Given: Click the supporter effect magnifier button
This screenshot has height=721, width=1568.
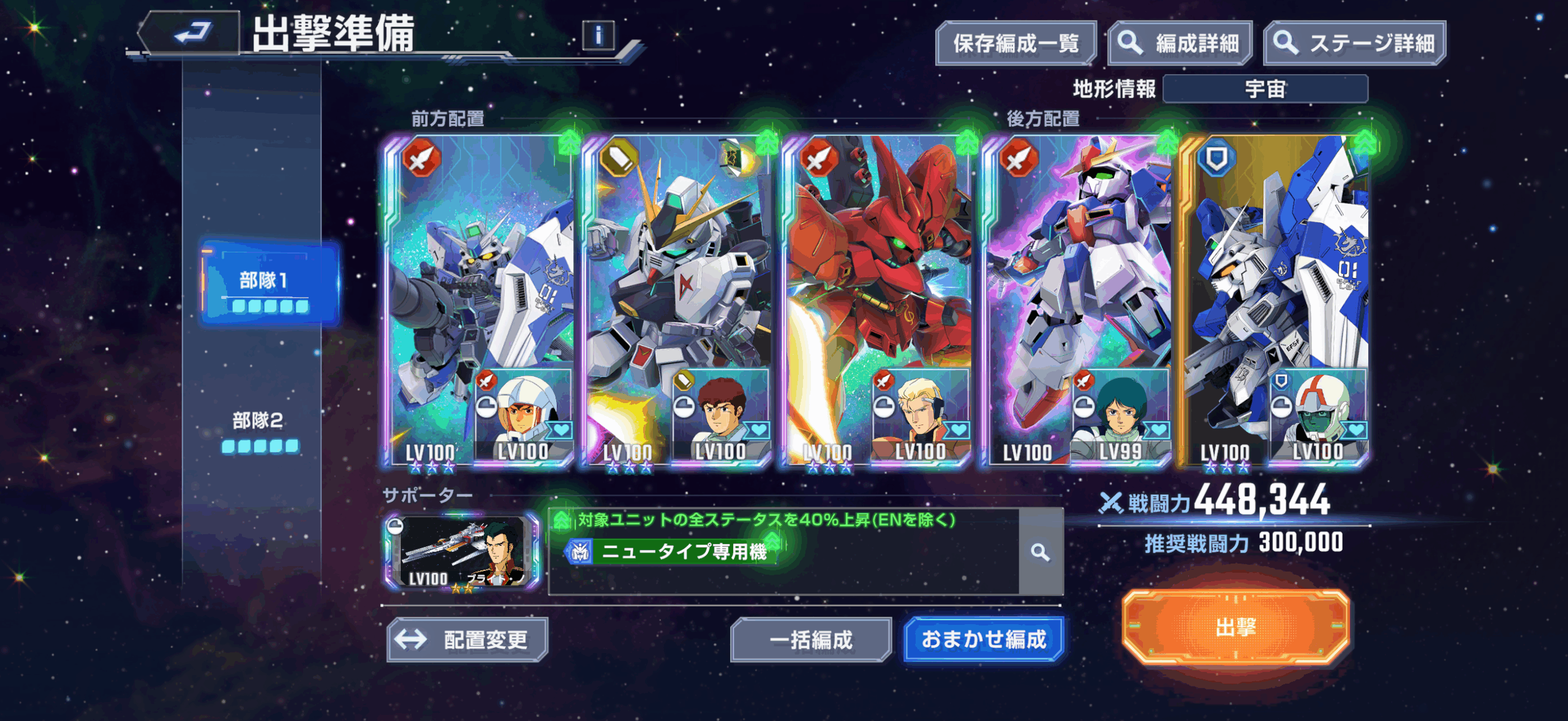Looking at the screenshot, I should click(x=1040, y=552).
